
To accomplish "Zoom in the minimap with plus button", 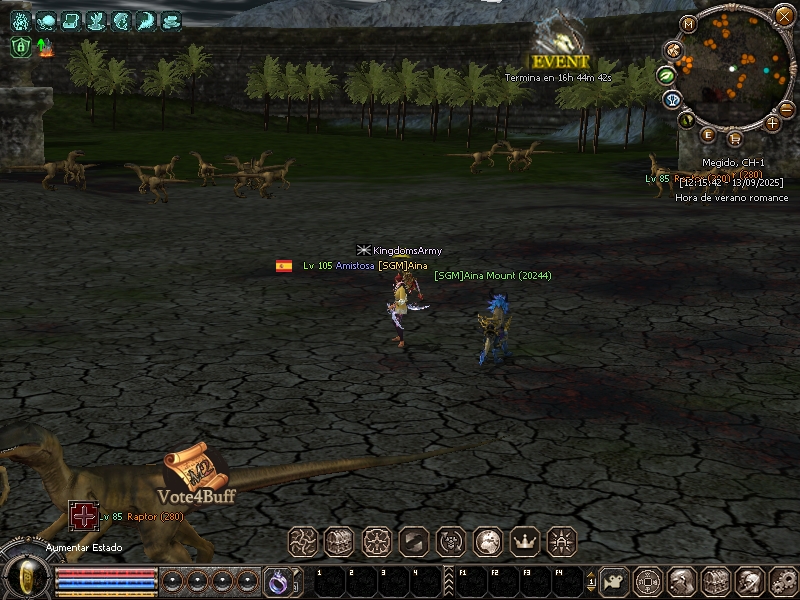I will tap(772, 123).
